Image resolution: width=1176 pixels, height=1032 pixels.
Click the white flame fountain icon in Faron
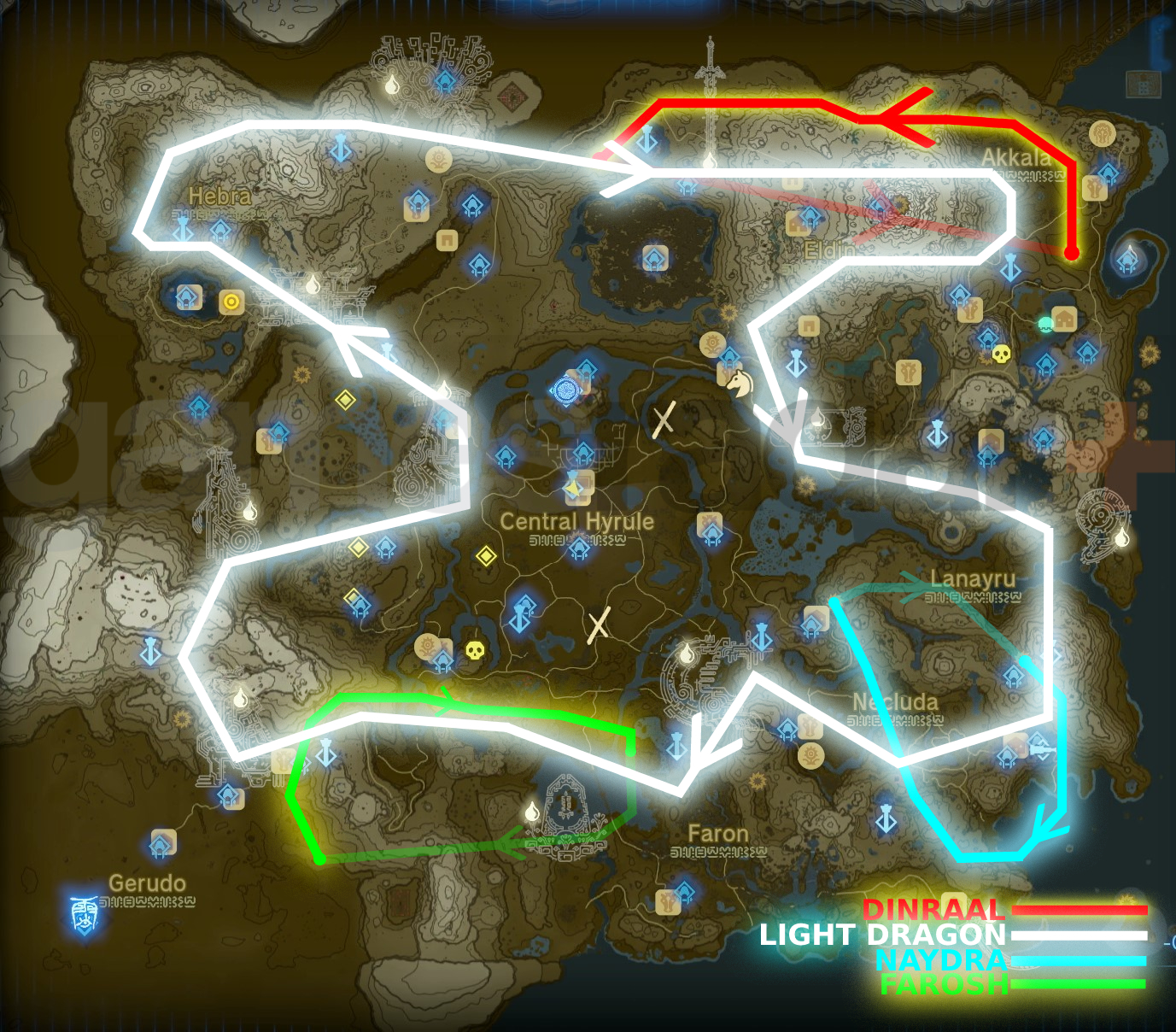point(533,812)
